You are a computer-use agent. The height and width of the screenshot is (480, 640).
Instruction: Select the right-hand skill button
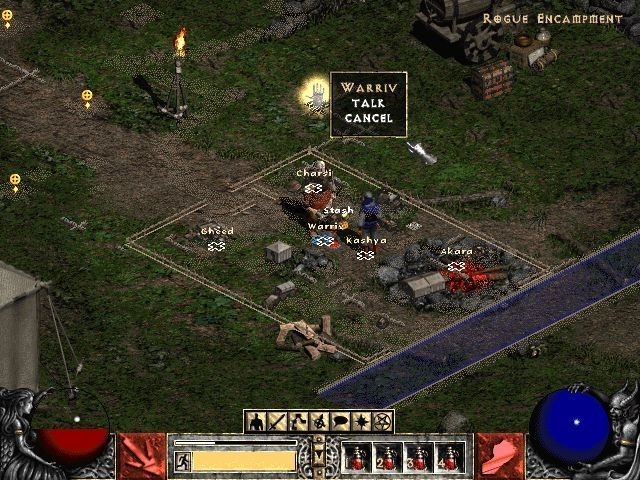[x=499, y=456]
